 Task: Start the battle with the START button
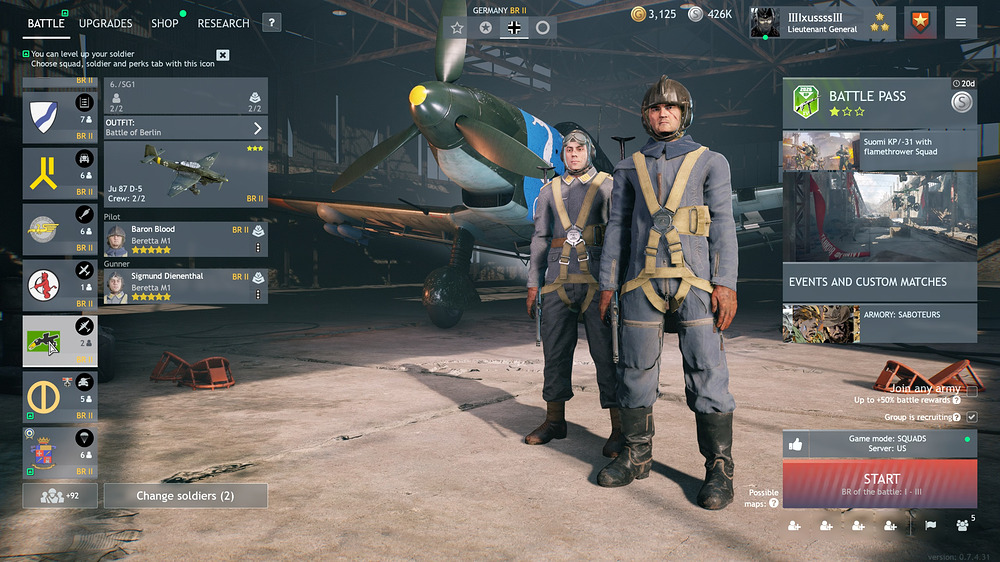coord(880,483)
